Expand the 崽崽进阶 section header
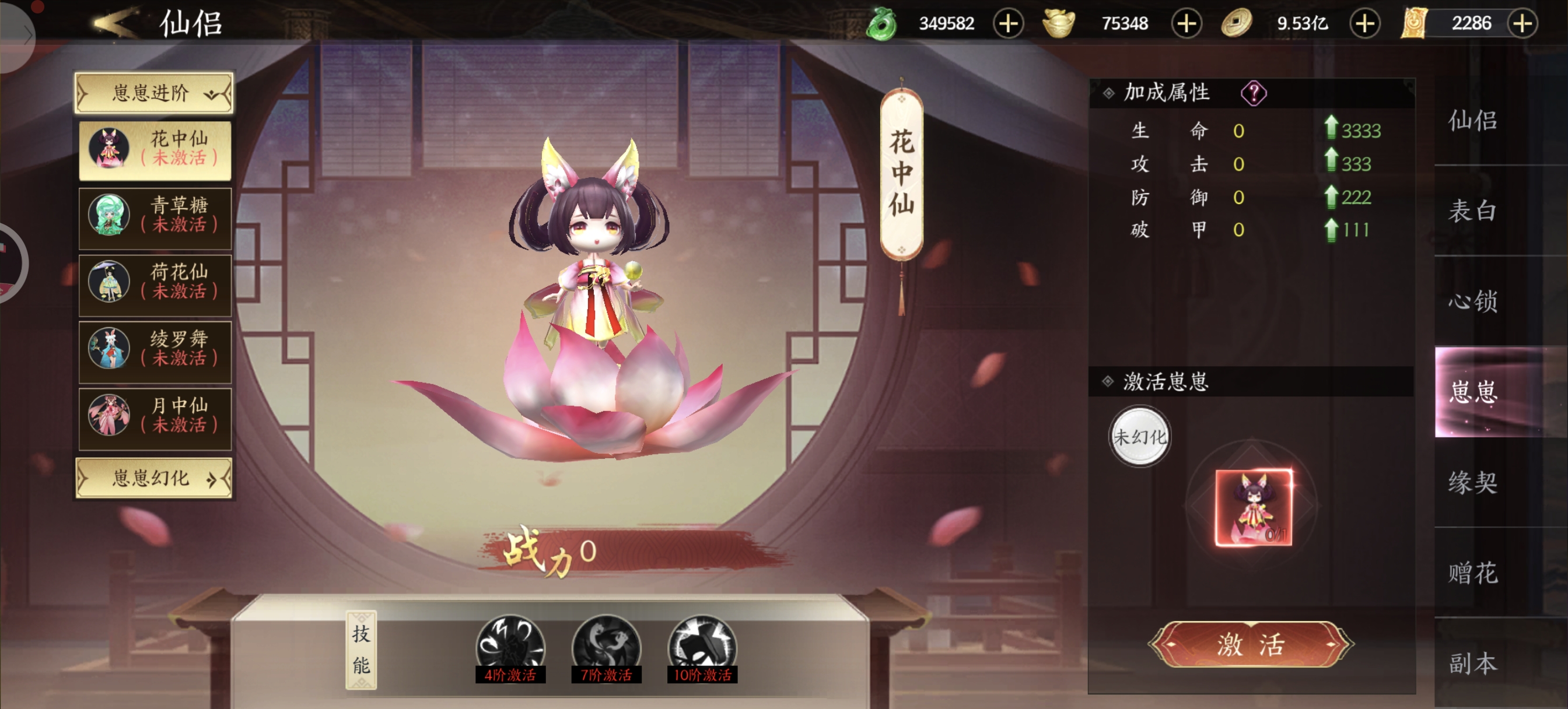 153,93
